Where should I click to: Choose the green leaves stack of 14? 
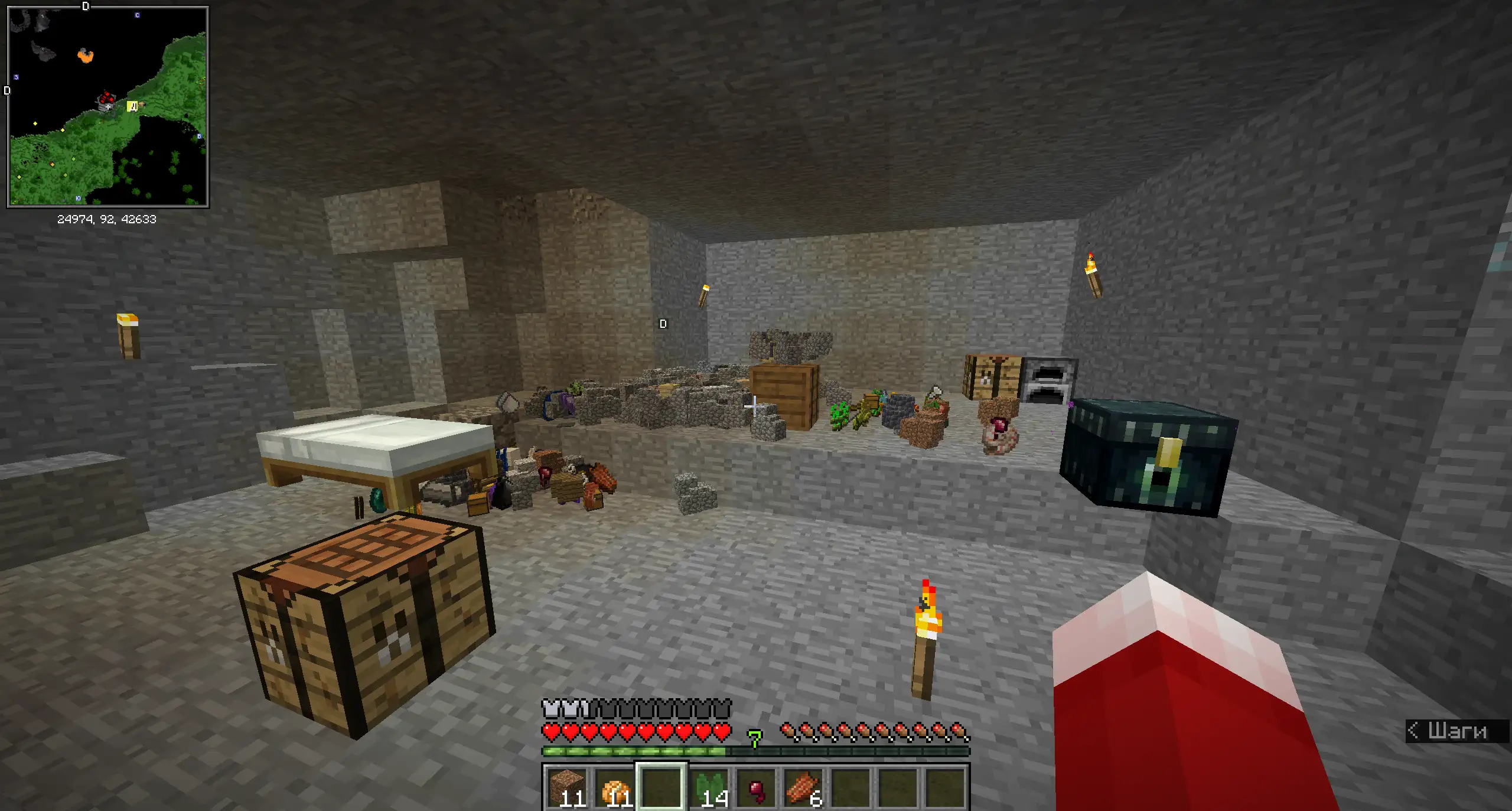pyautogui.click(x=709, y=787)
